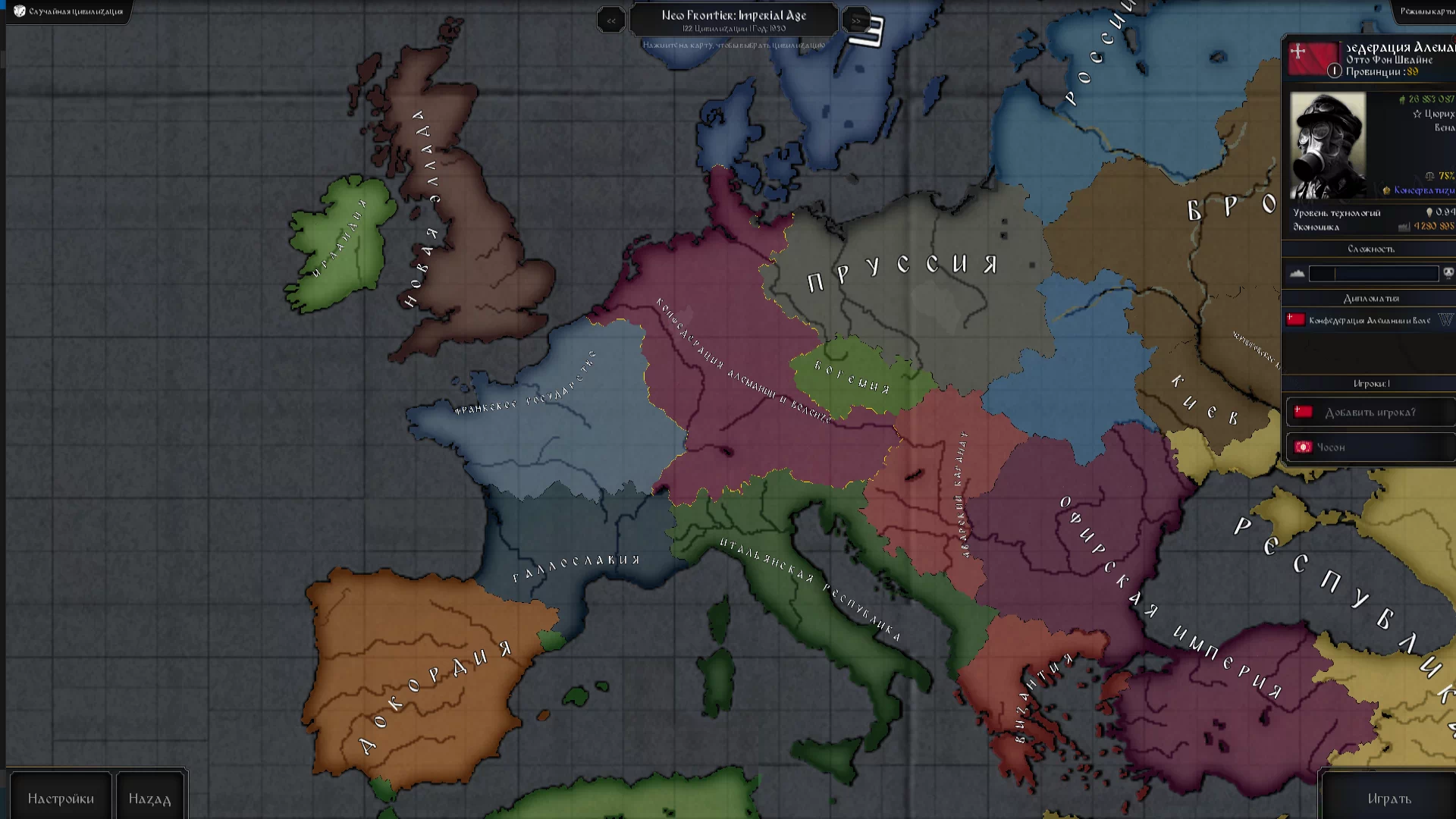The height and width of the screenshot is (819, 1456).
Task: Click the Случайная цивилизация (random civilization) button
Action: 69,11
